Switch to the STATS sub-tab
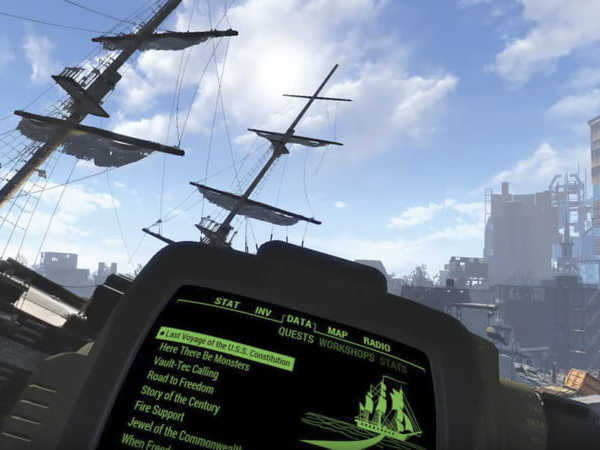Screen dimensions: 600x450 393,364
